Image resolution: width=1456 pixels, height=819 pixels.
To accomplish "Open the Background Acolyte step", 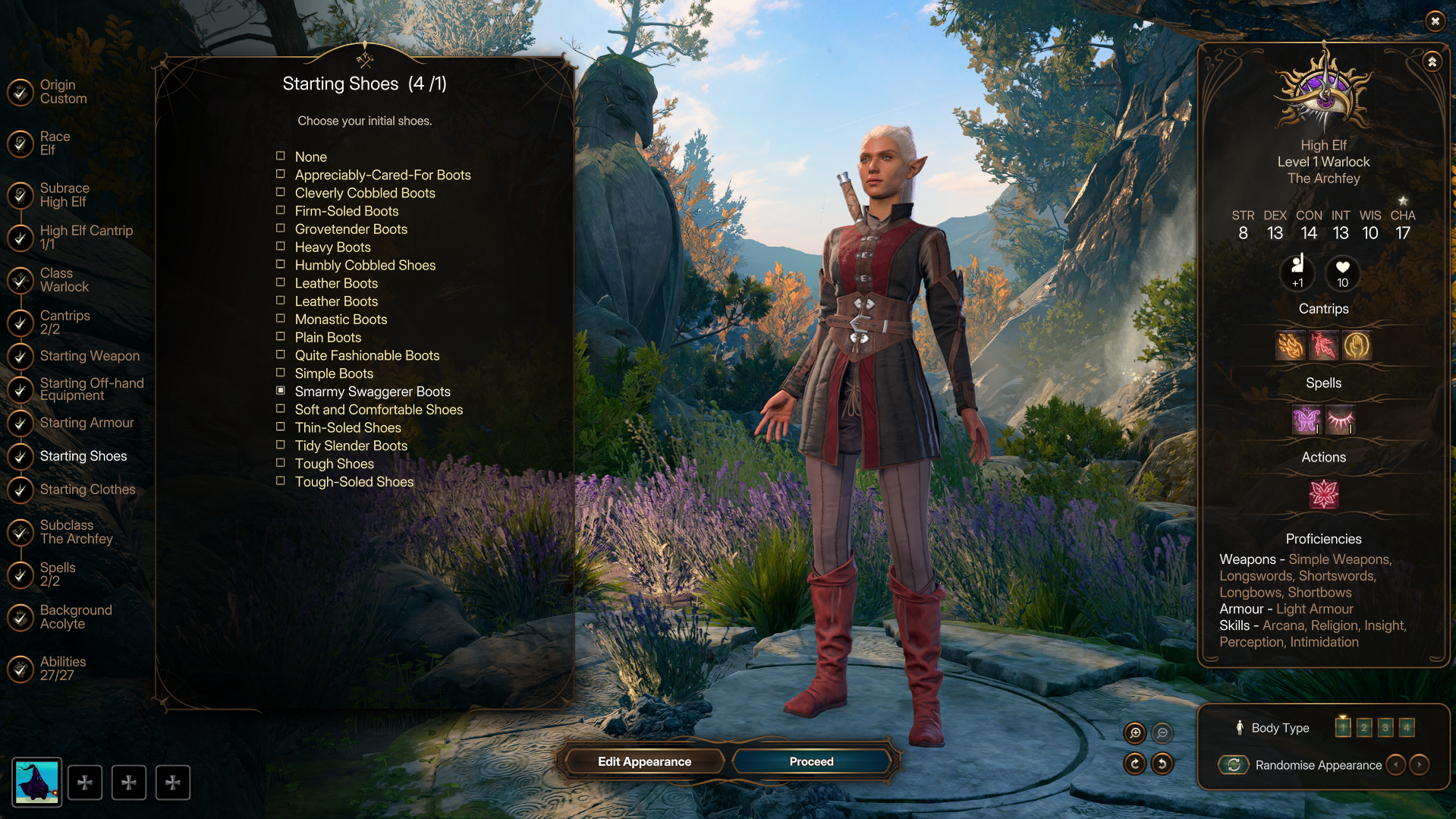I will [x=75, y=617].
